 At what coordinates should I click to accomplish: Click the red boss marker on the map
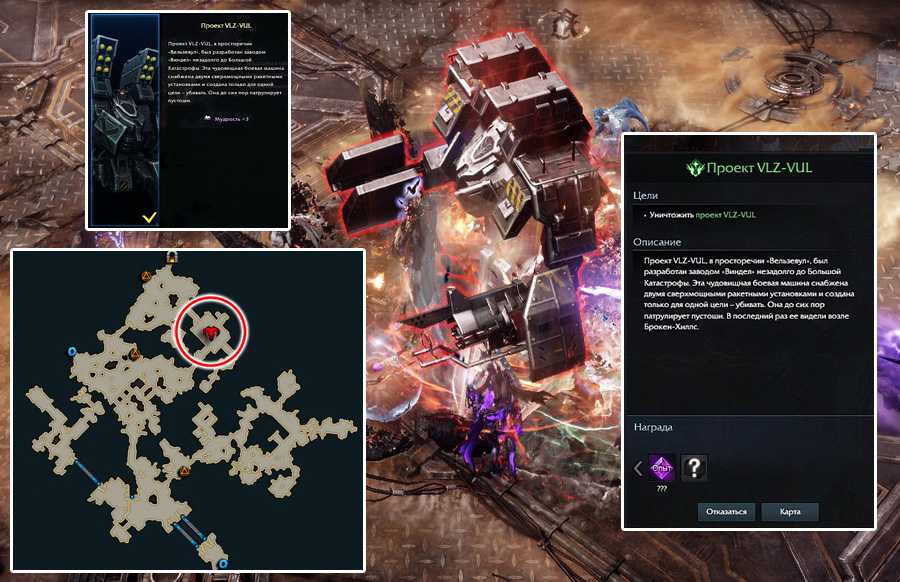[x=211, y=331]
